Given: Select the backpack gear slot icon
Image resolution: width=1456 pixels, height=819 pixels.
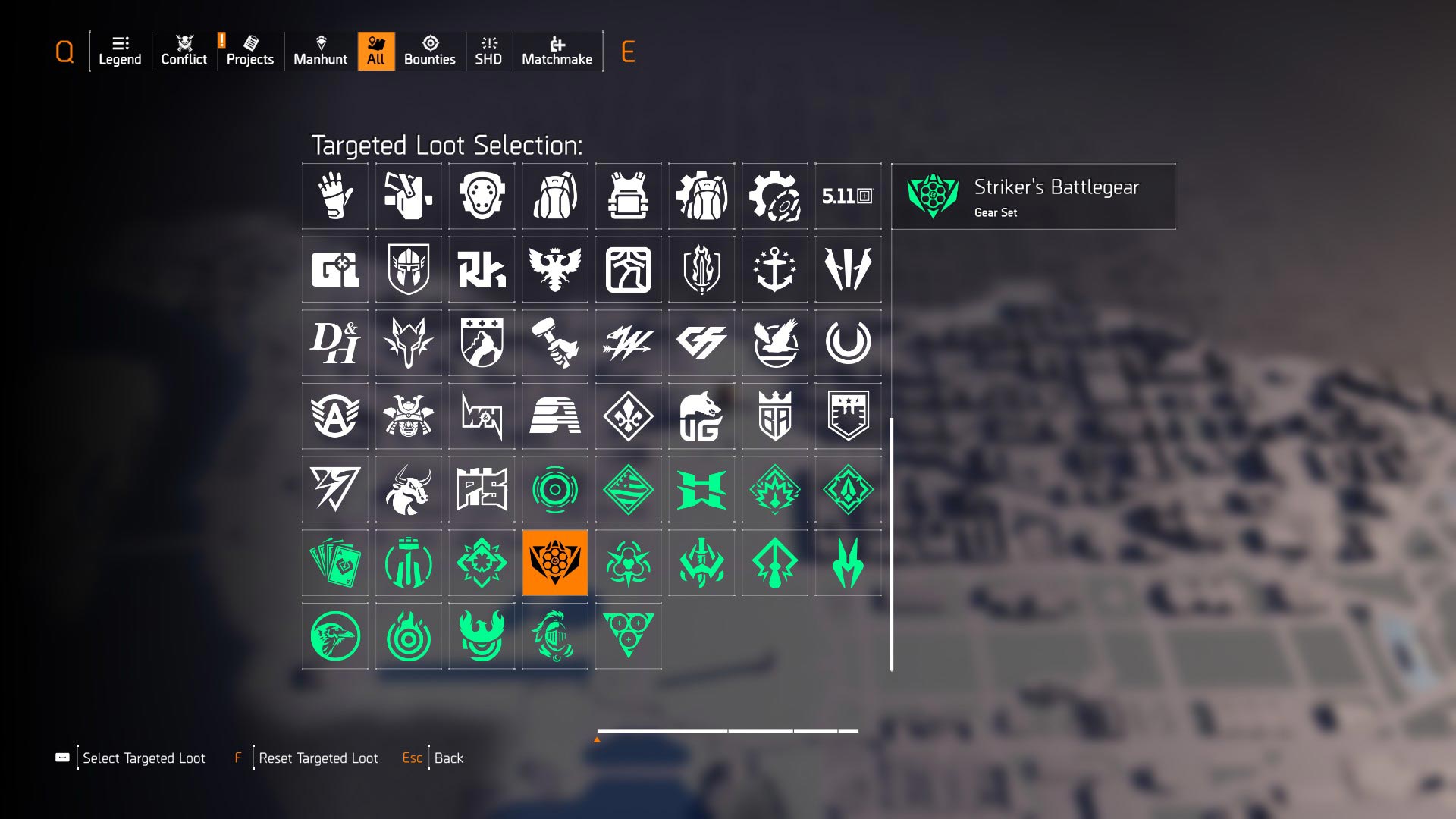Looking at the screenshot, I should 555,196.
